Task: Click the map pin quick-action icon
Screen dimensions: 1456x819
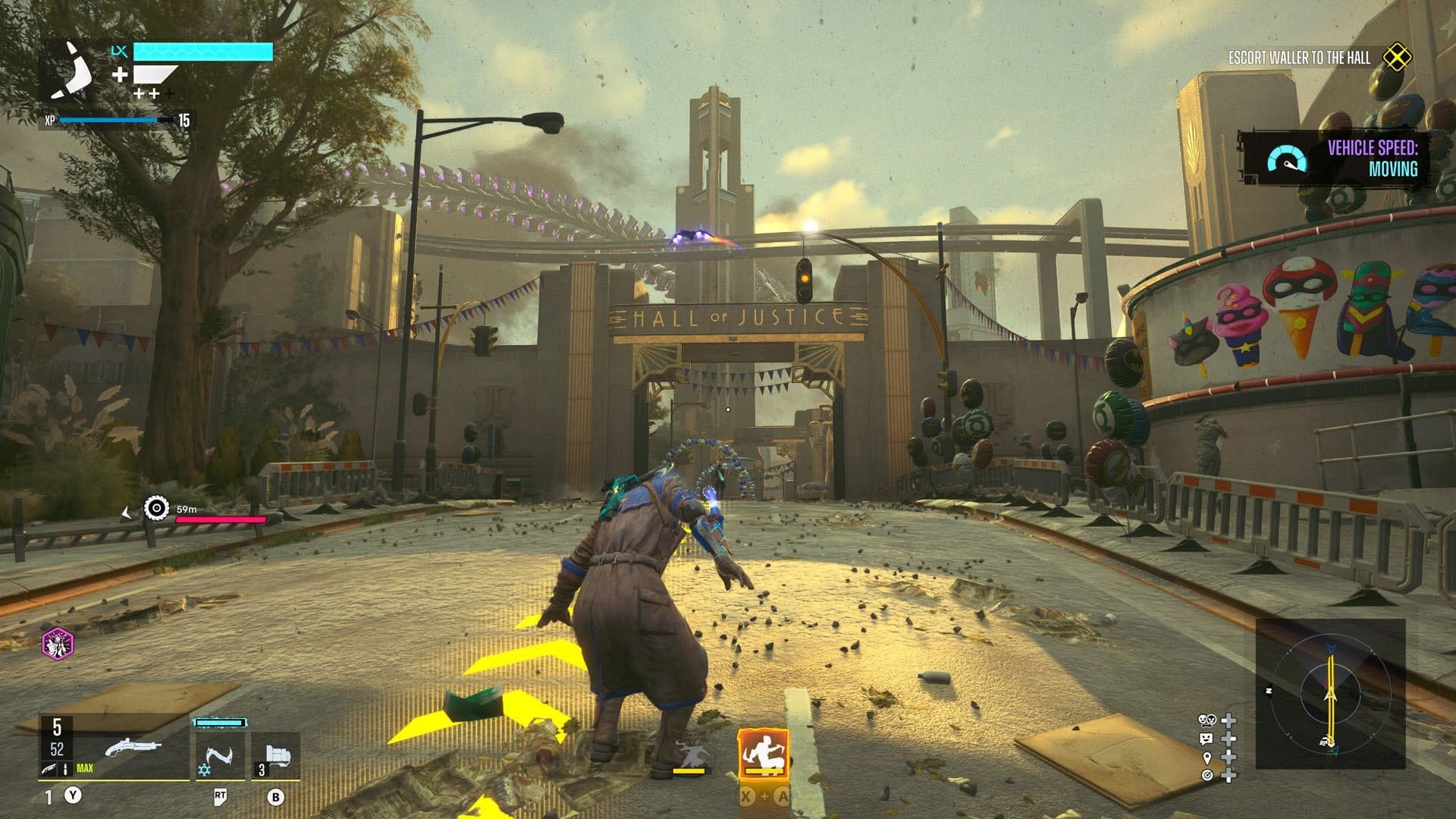Action: pos(1207,758)
